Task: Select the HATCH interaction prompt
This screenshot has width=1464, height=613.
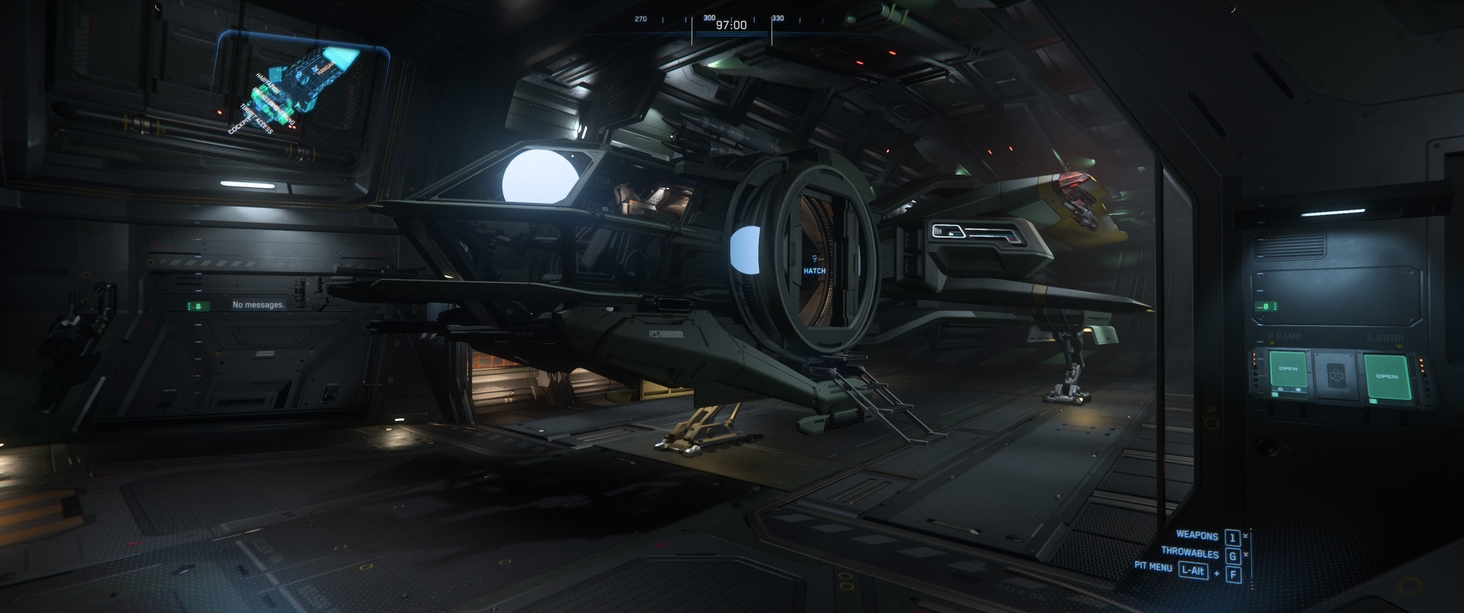Action: [x=814, y=270]
